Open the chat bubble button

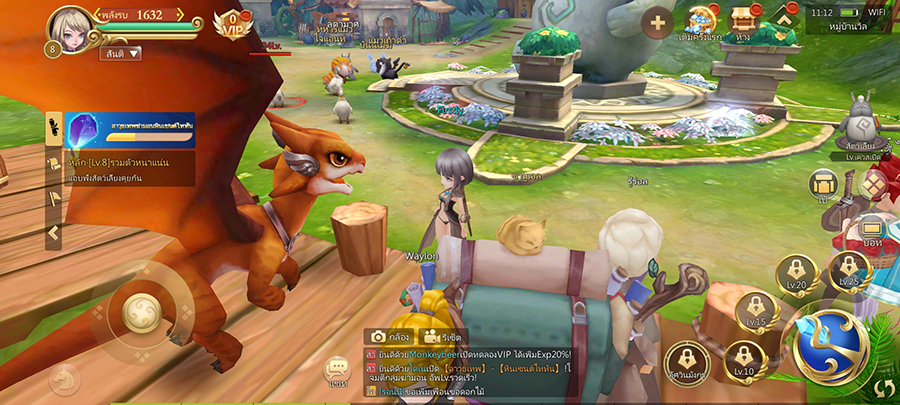tap(337, 372)
